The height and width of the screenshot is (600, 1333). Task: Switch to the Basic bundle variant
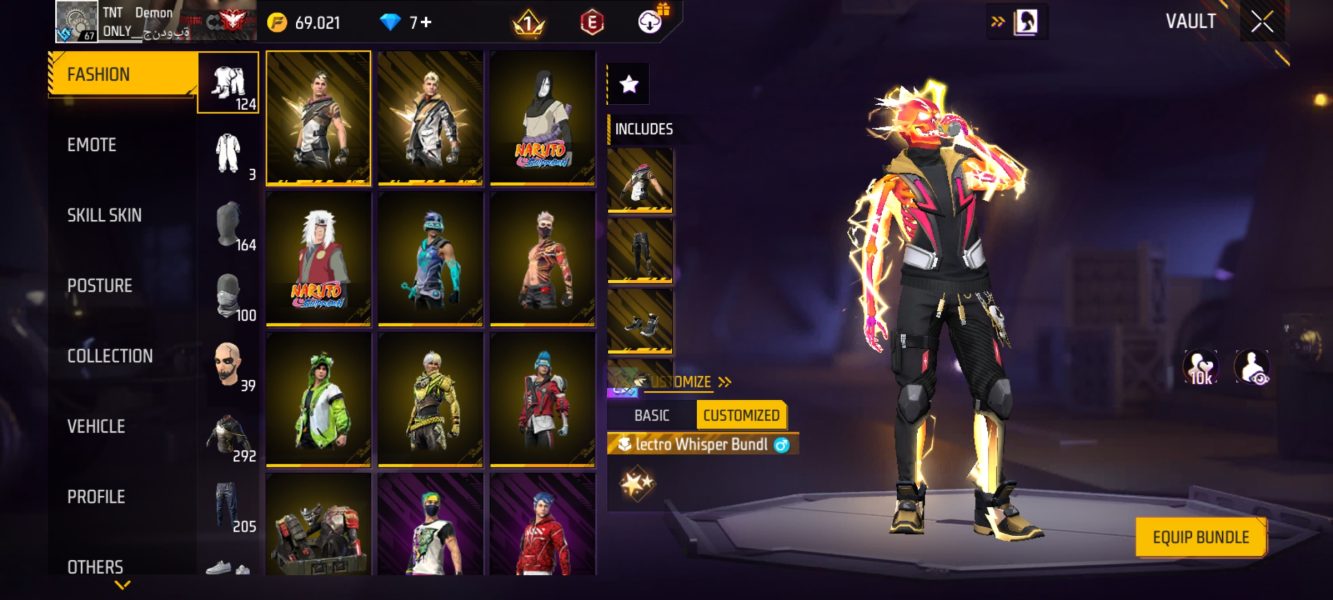pos(651,415)
